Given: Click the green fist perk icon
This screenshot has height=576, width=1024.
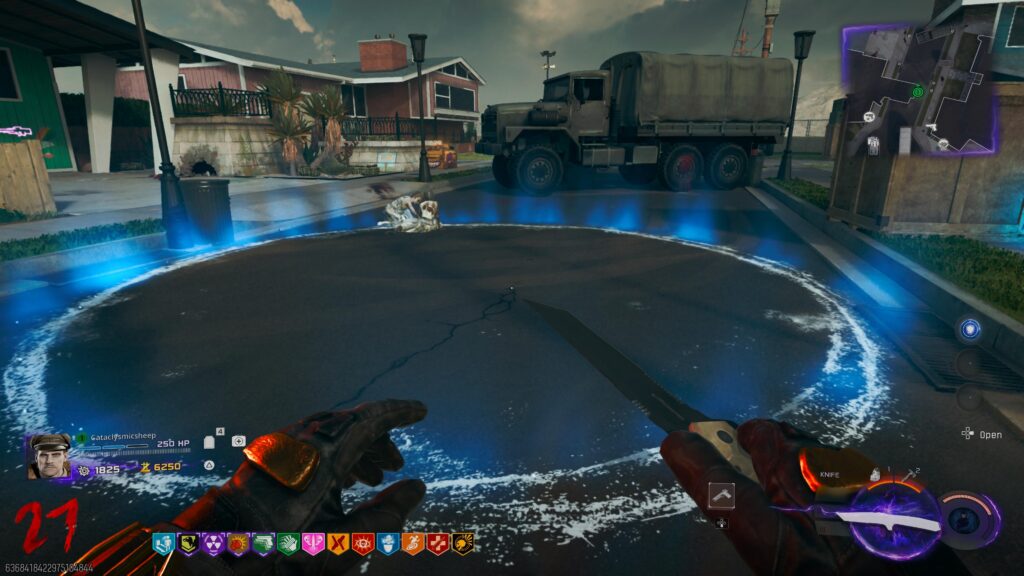Looking at the screenshot, I should click(288, 544).
